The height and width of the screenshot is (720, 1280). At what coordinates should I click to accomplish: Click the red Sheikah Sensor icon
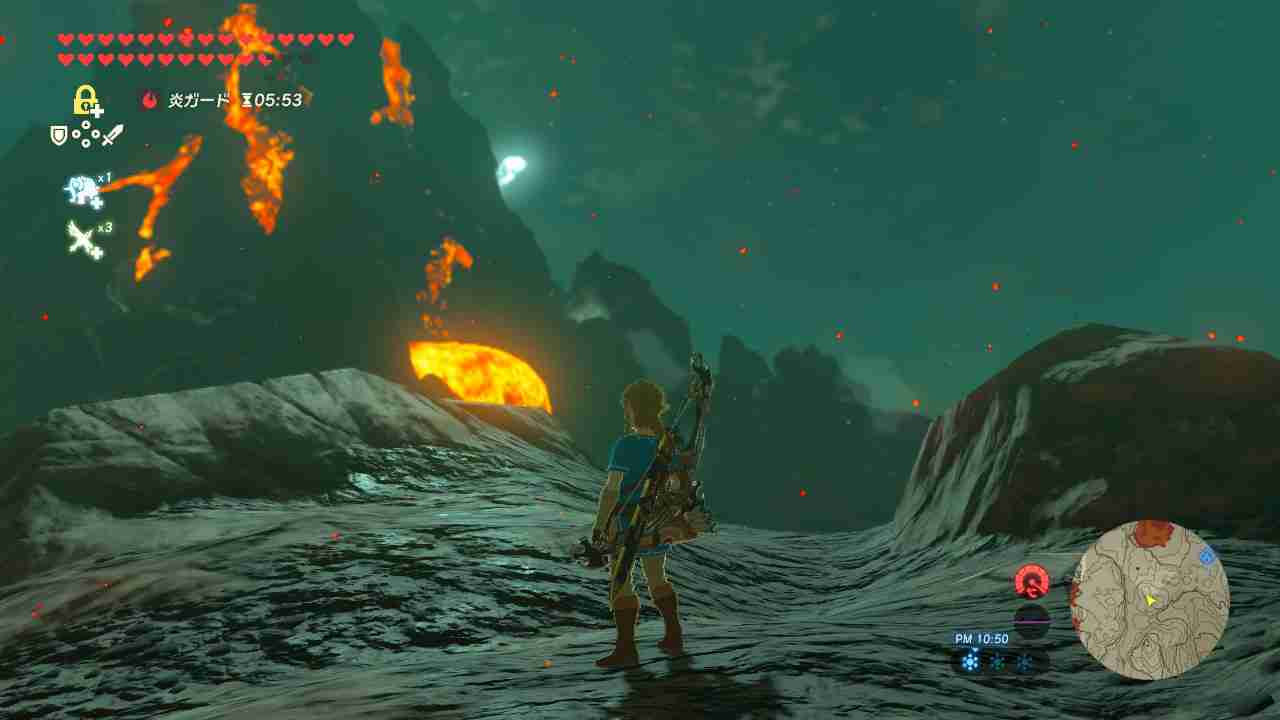tap(1031, 581)
